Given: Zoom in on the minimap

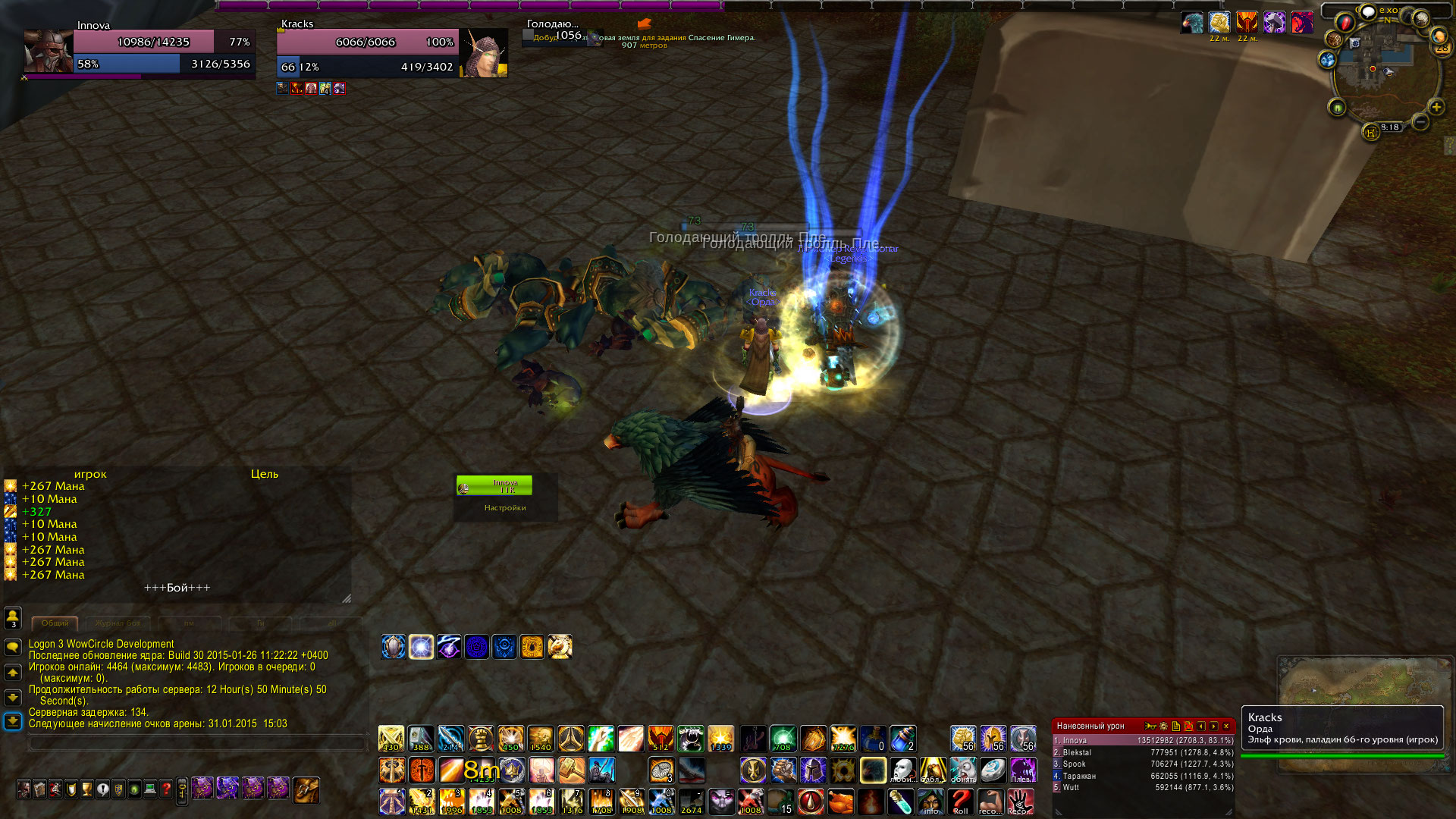Looking at the screenshot, I should 1436,107.
